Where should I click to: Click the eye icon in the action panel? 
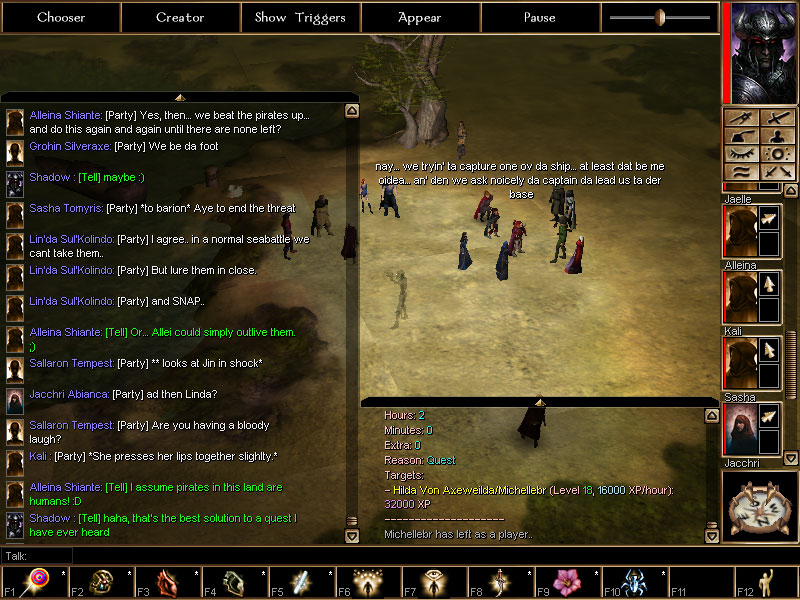[x=741, y=154]
